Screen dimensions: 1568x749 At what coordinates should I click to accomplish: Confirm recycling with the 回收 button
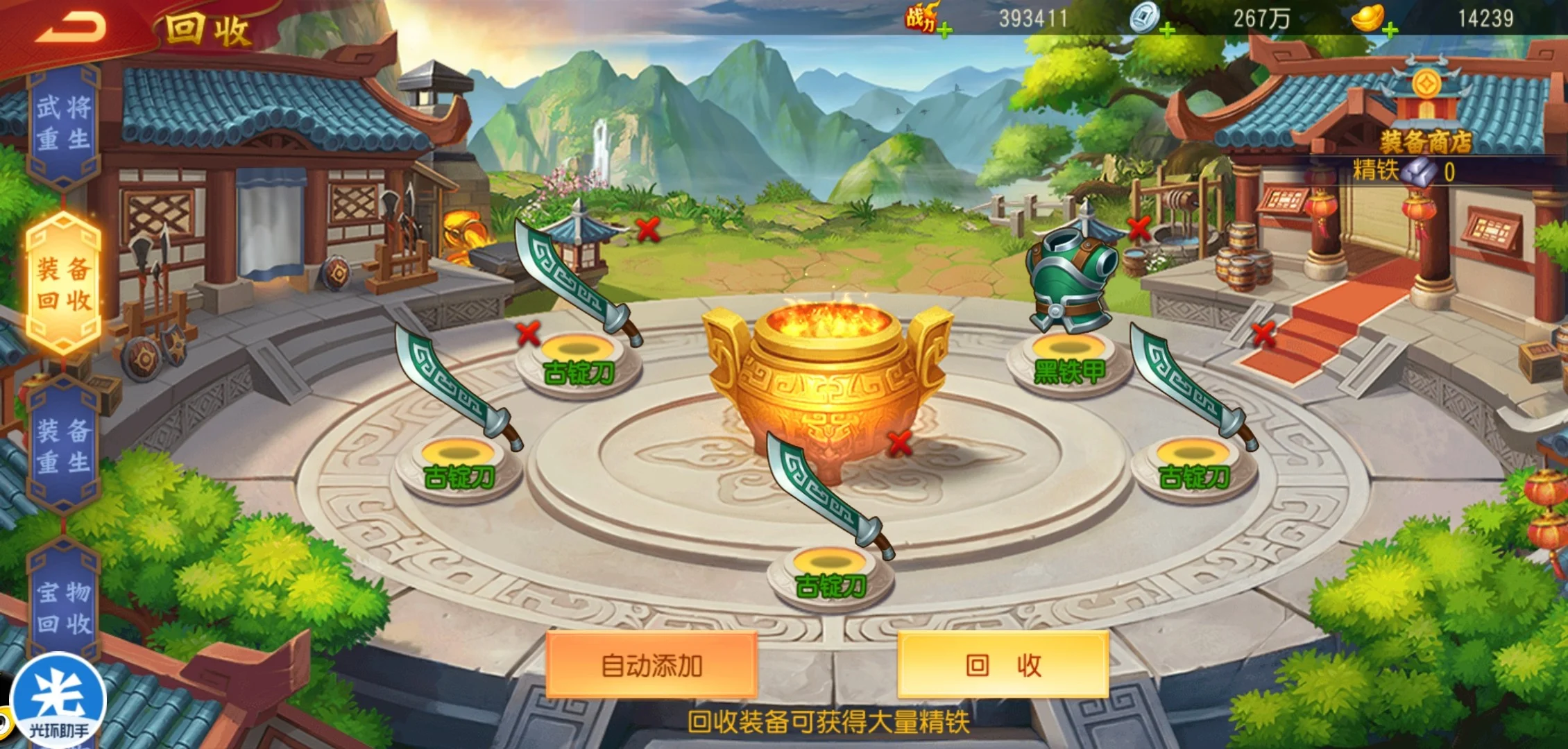click(x=1003, y=664)
